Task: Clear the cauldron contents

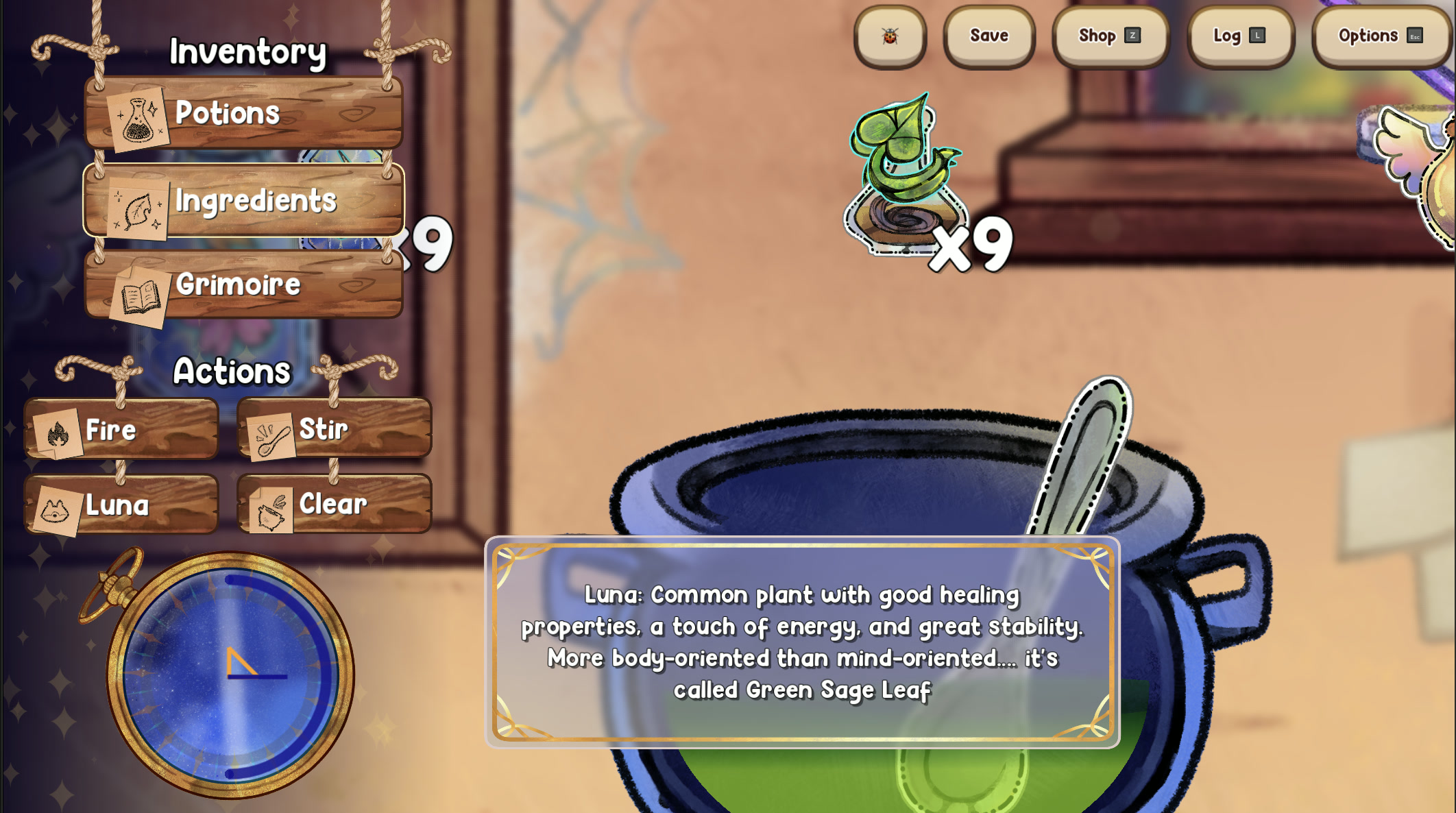Action: coord(335,505)
